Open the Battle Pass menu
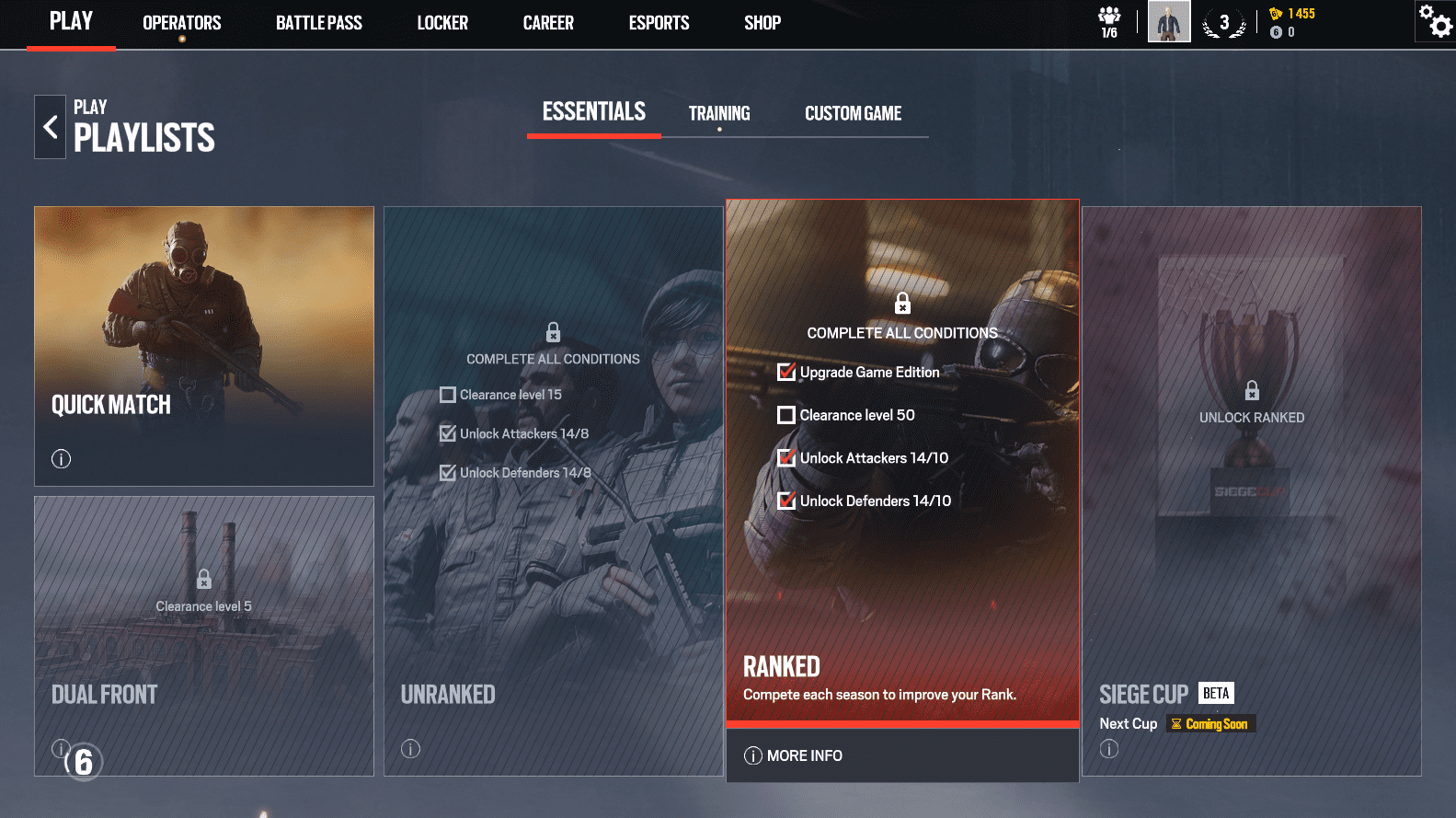Screen dimensions: 1456x818 click(318, 23)
